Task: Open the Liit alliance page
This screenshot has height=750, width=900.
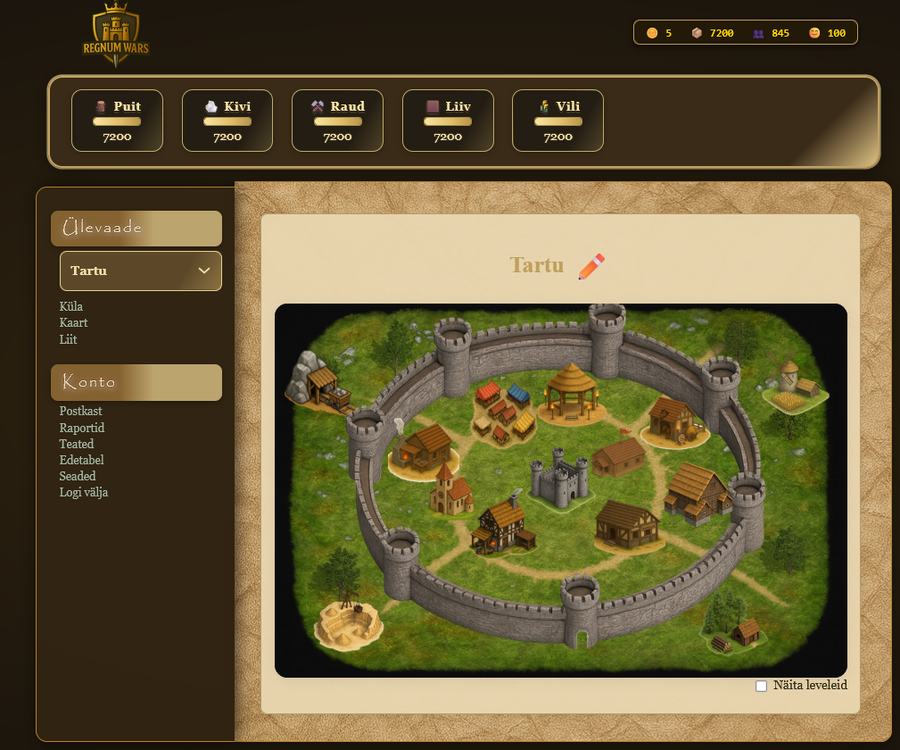Action: [x=68, y=340]
